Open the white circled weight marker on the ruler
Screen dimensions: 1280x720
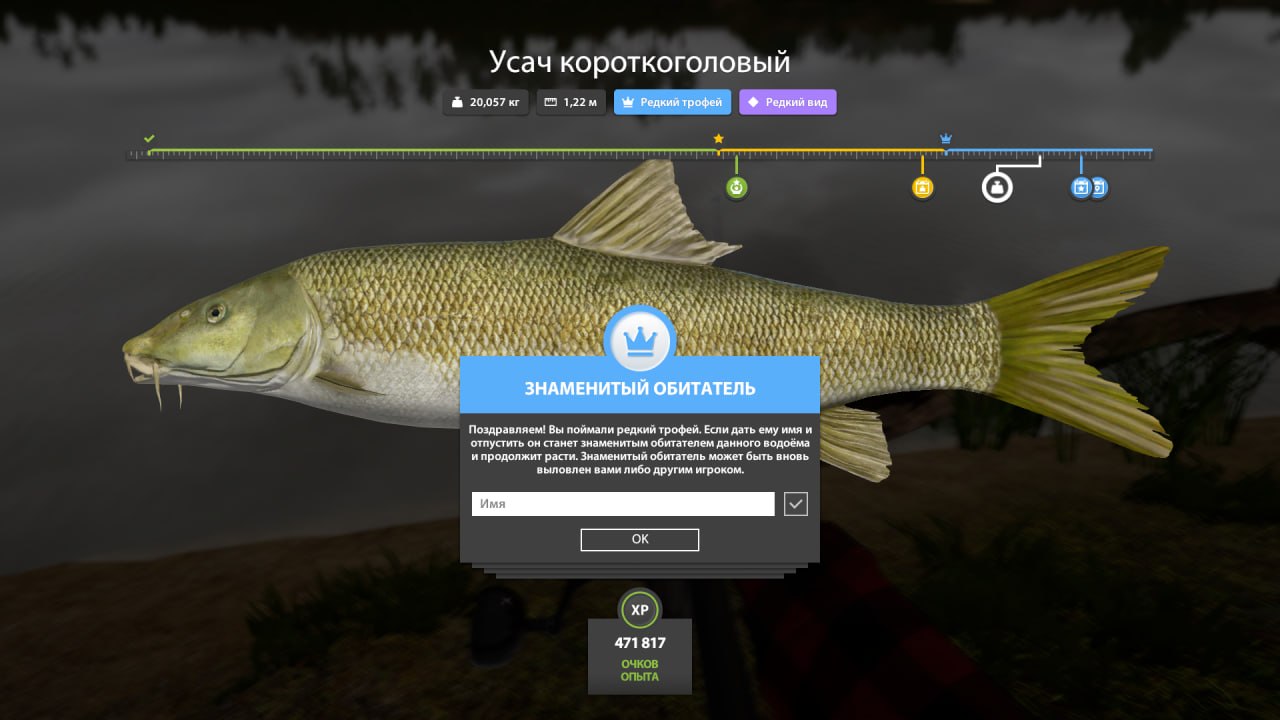pos(997,187)
